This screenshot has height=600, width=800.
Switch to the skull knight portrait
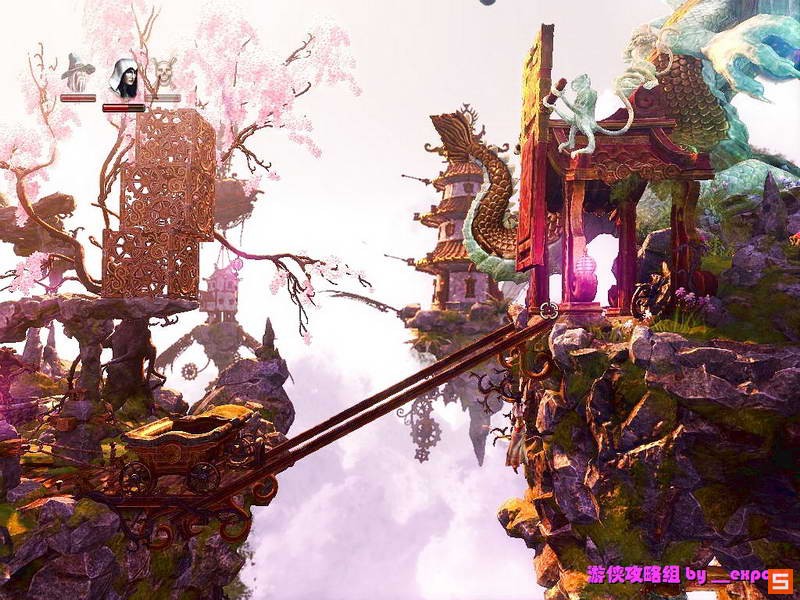click(x=163, y=75)
